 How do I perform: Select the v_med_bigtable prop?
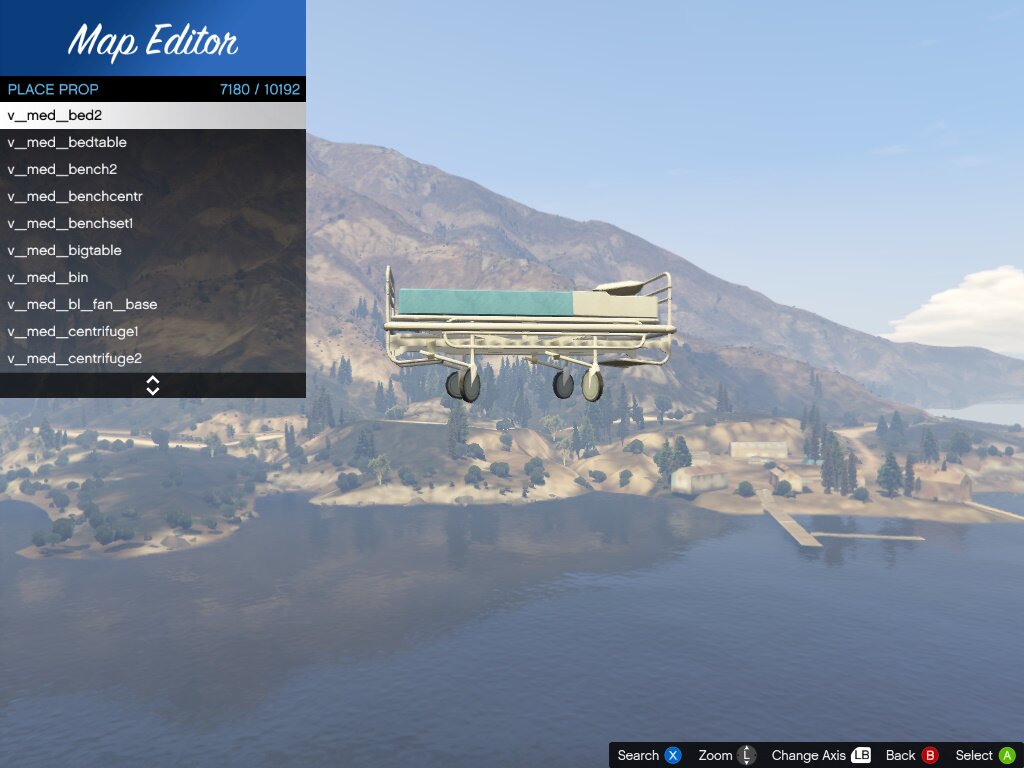(x=153, y=251)
